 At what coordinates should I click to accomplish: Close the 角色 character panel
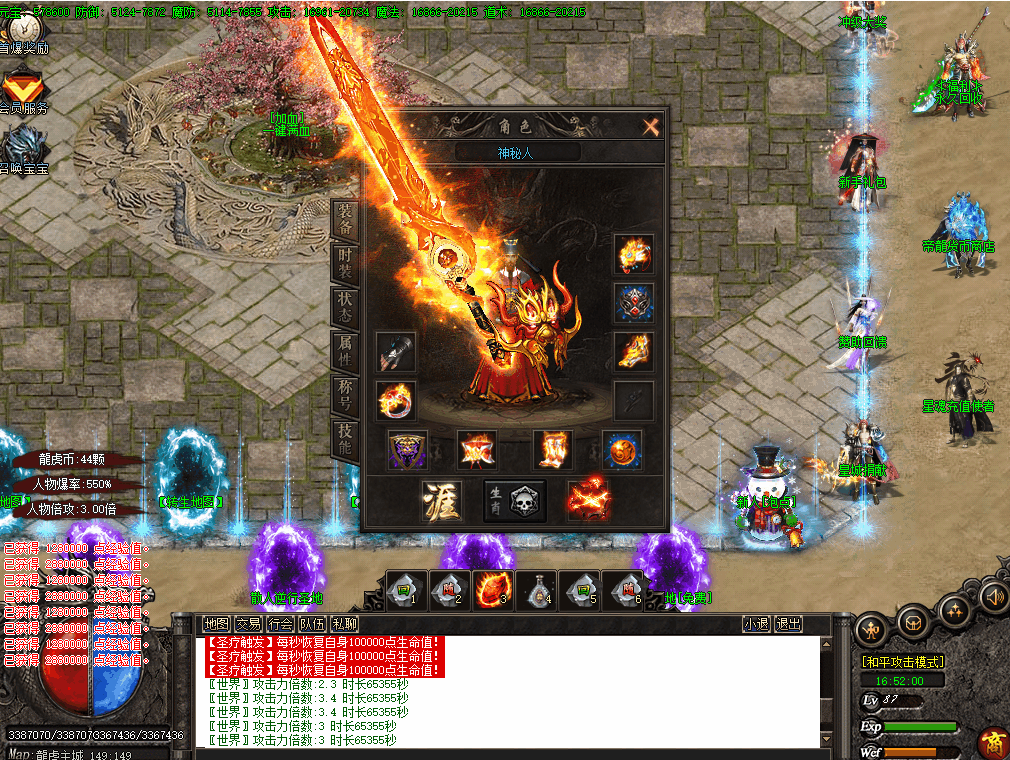tap(651, 127)
